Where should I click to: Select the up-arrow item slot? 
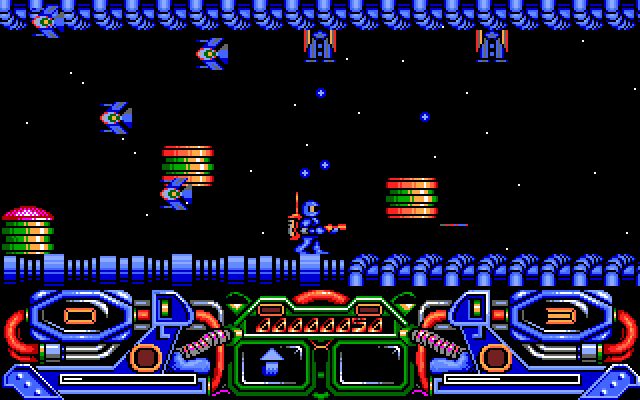tap(272, 361)
